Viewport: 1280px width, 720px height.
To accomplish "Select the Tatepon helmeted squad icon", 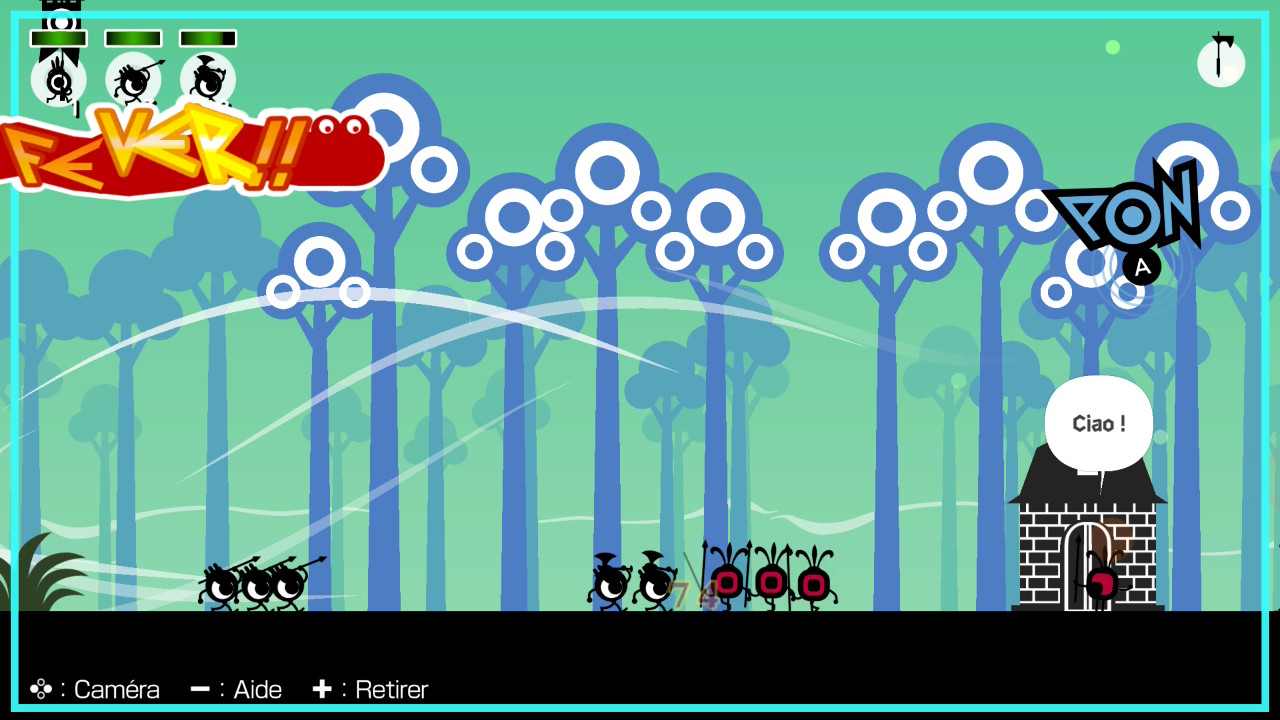I will (208, 79).
